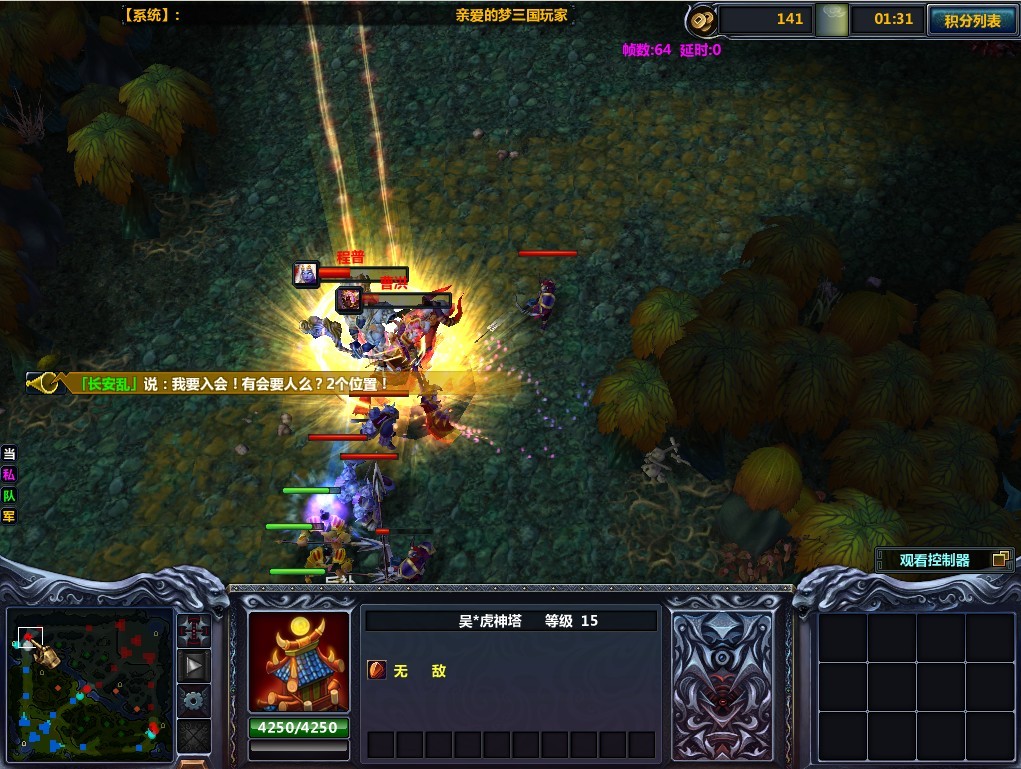Select the 当 chat channel

point(9,454)
